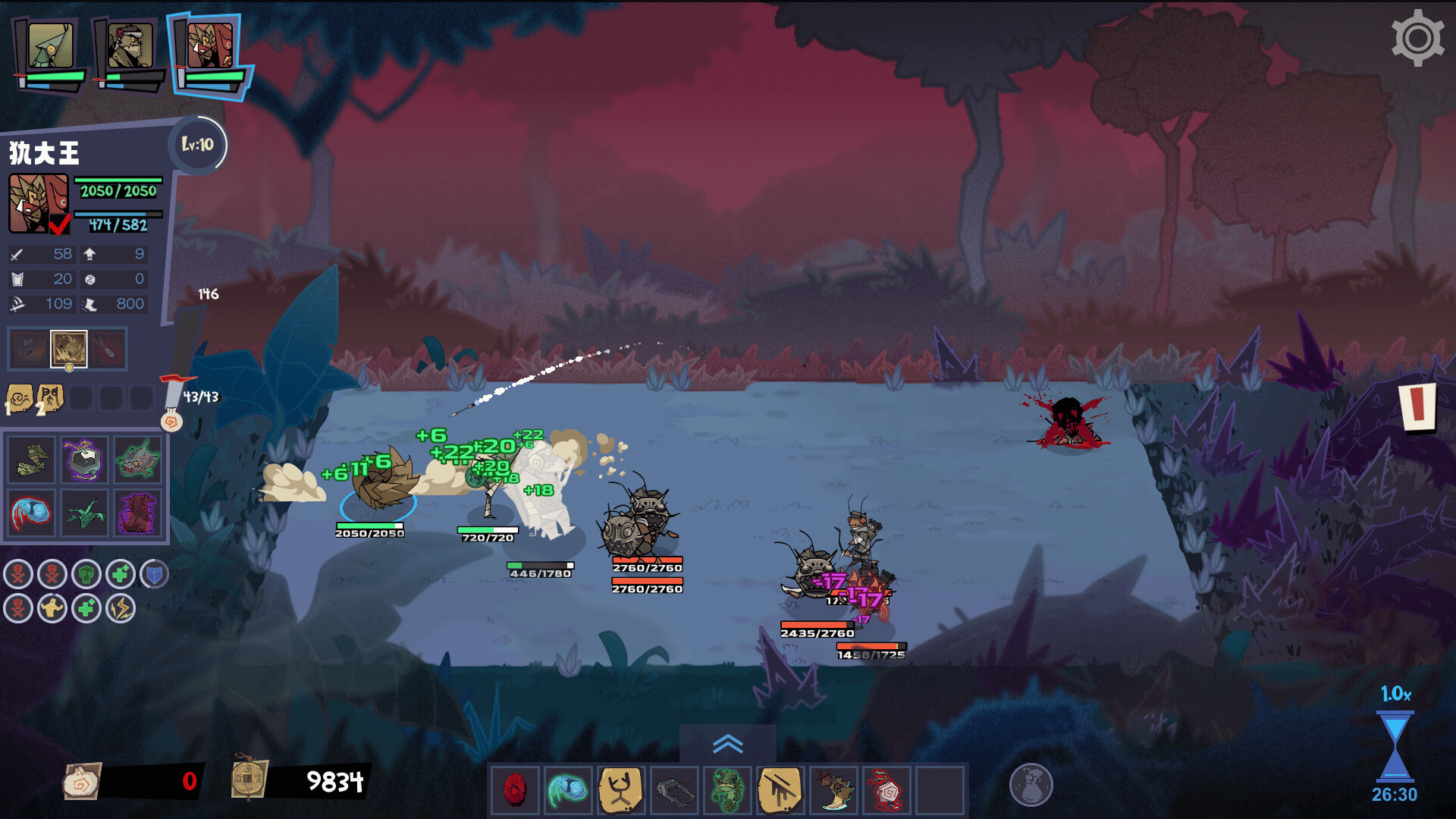
Task: Select the blue spiral shell equipment slot
Action: tap(32, 513)
